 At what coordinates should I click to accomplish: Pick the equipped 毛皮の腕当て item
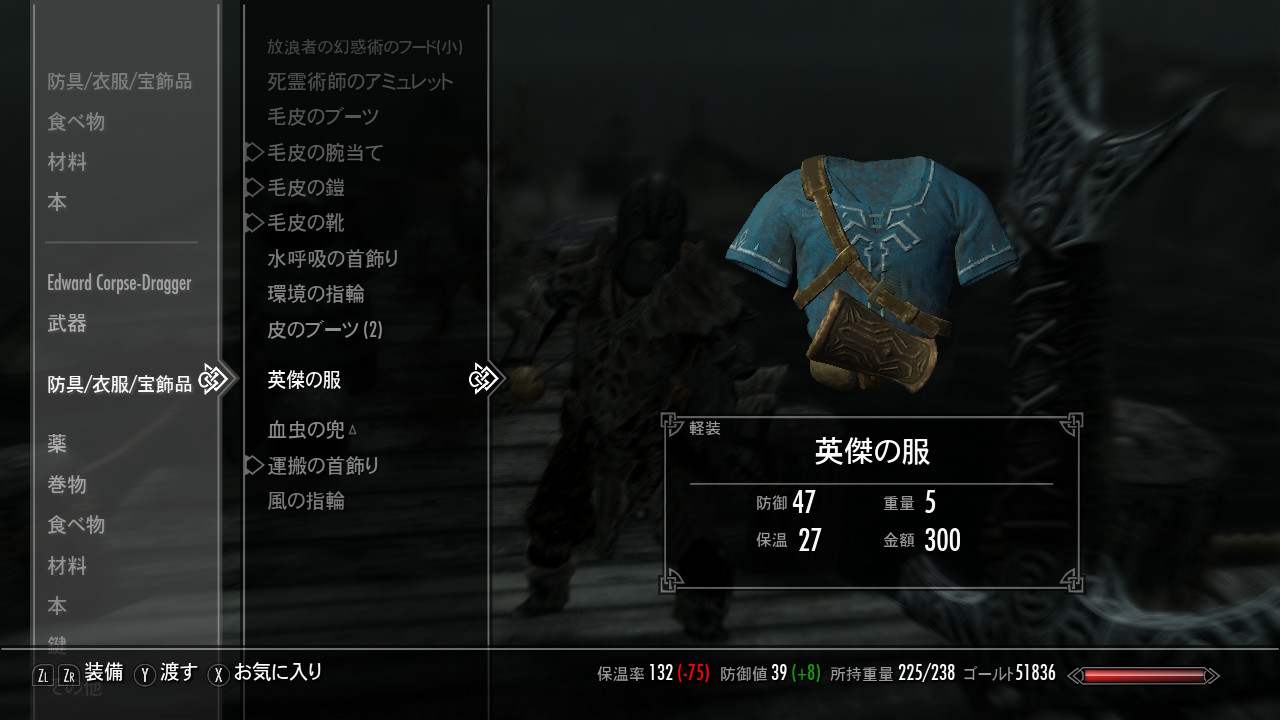[325, 153]
